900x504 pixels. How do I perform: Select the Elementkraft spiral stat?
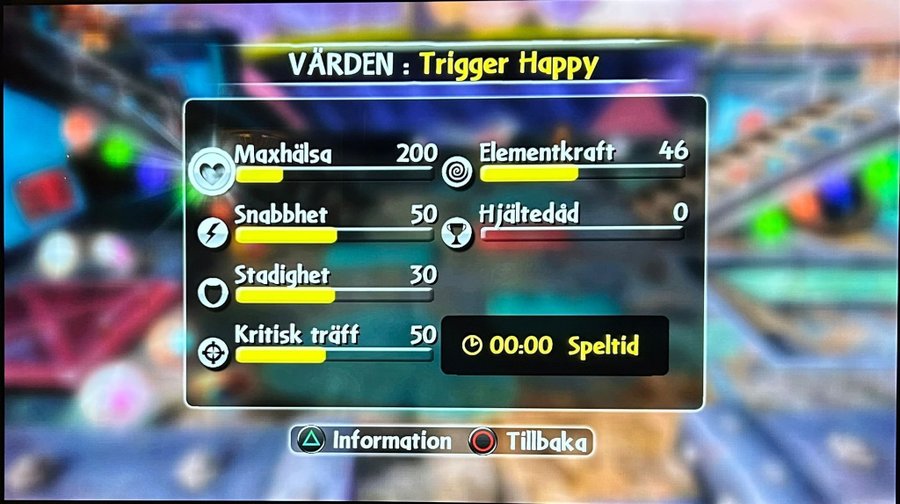pyautogui.click(x=457, y=171)
